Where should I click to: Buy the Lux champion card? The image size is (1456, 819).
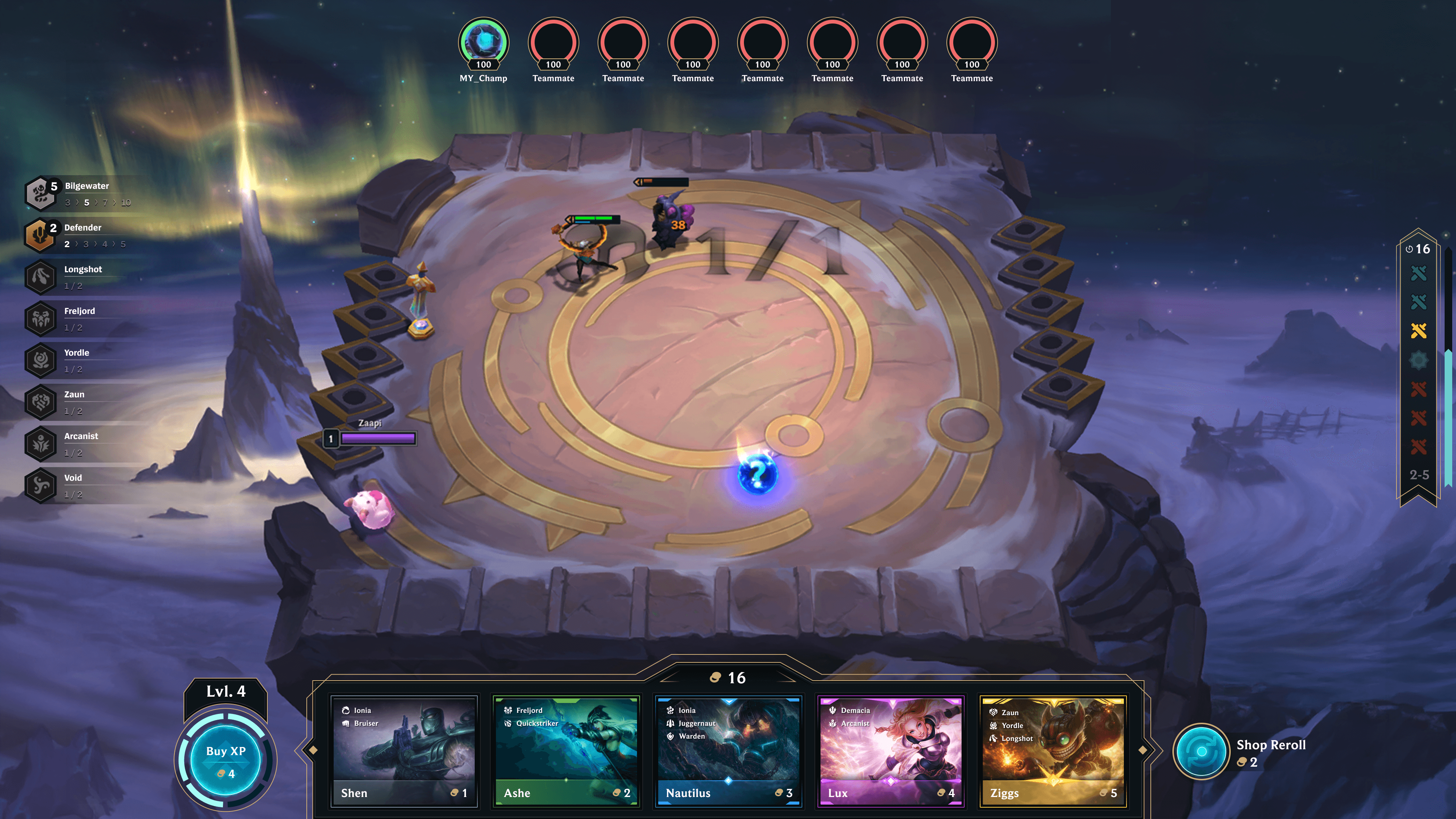[890, 751]
